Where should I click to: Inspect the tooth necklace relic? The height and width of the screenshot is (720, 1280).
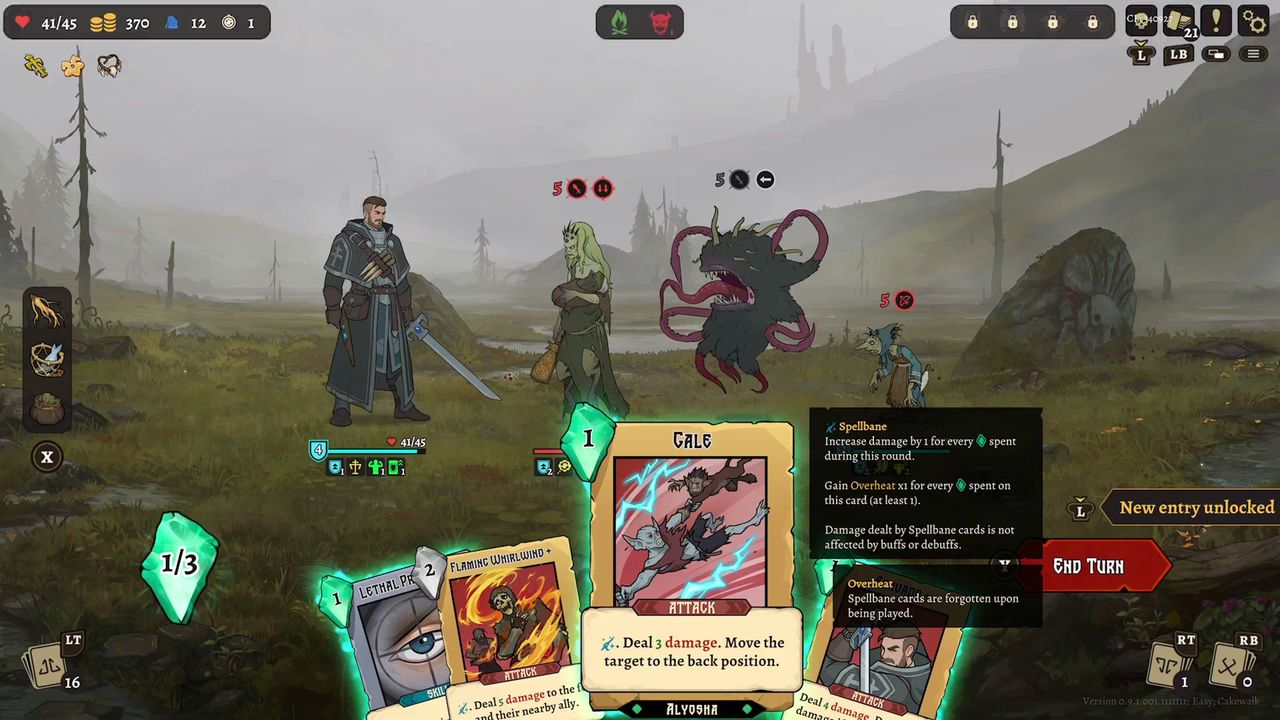coord(109,66)
